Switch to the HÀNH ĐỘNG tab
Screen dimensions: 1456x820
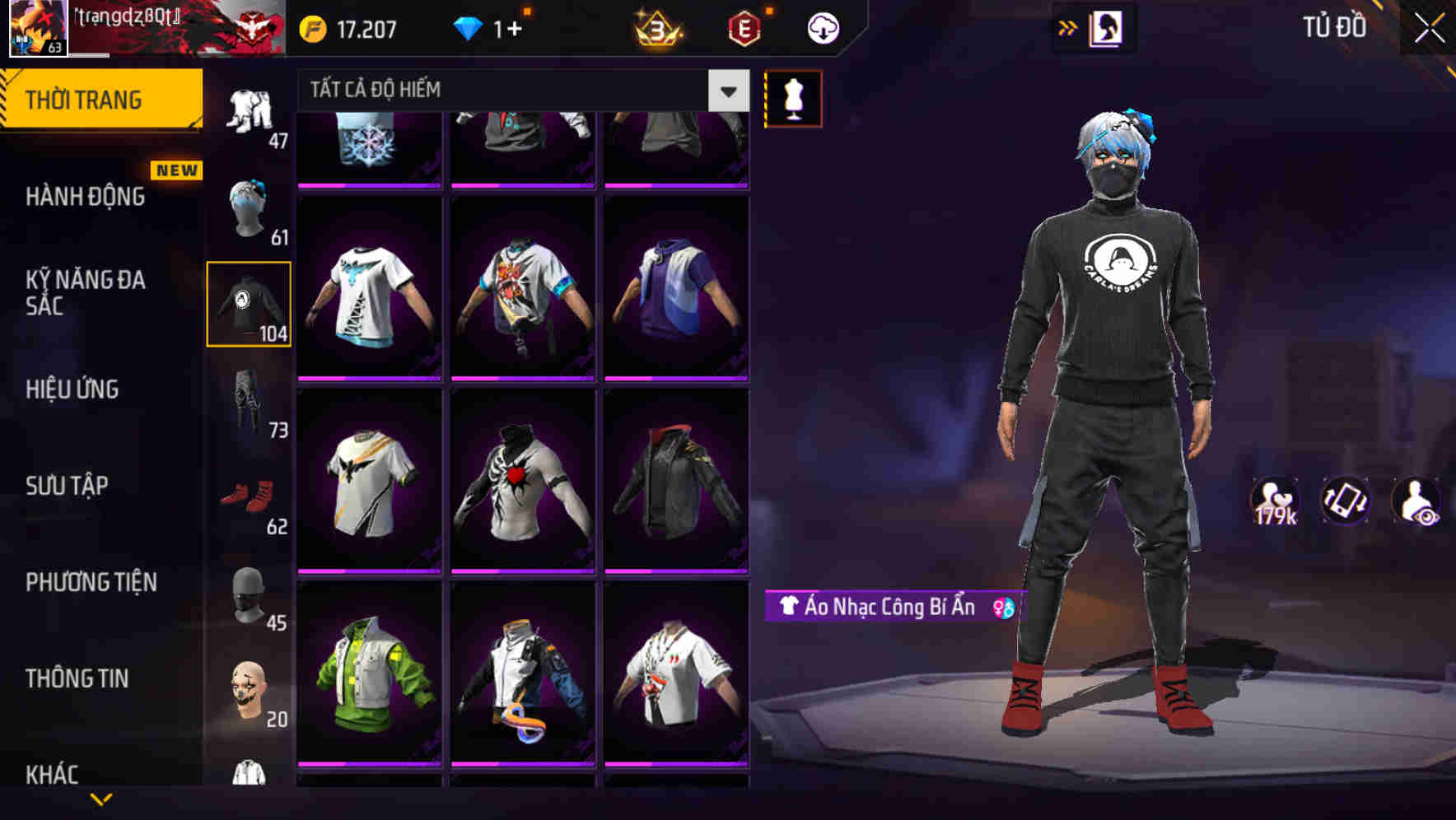click(x=86, y=197)
